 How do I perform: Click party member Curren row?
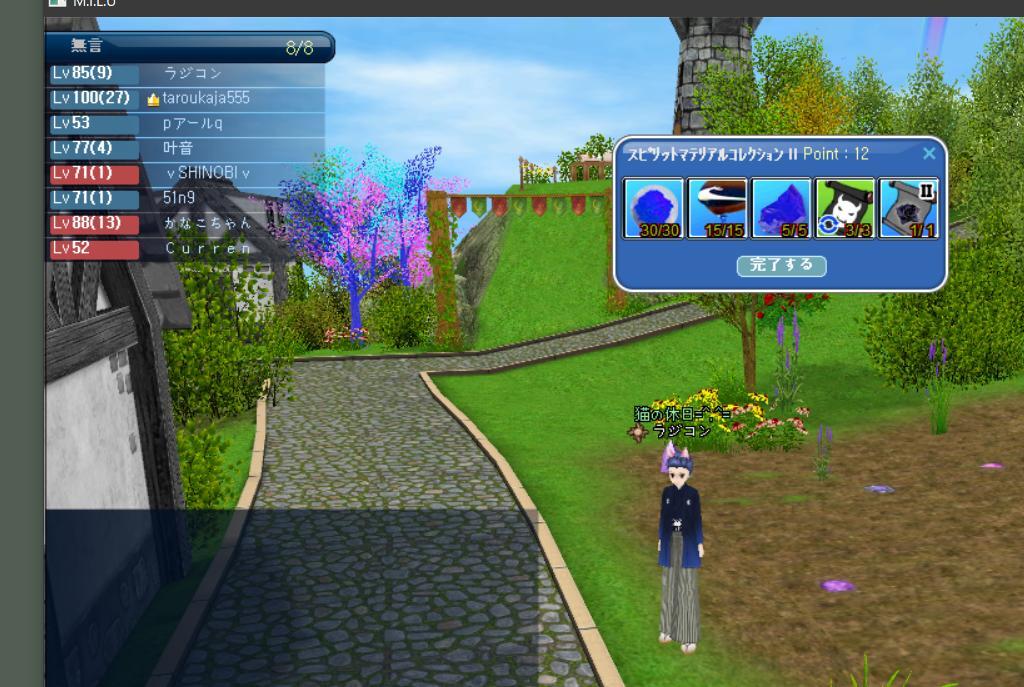[208, 248]
